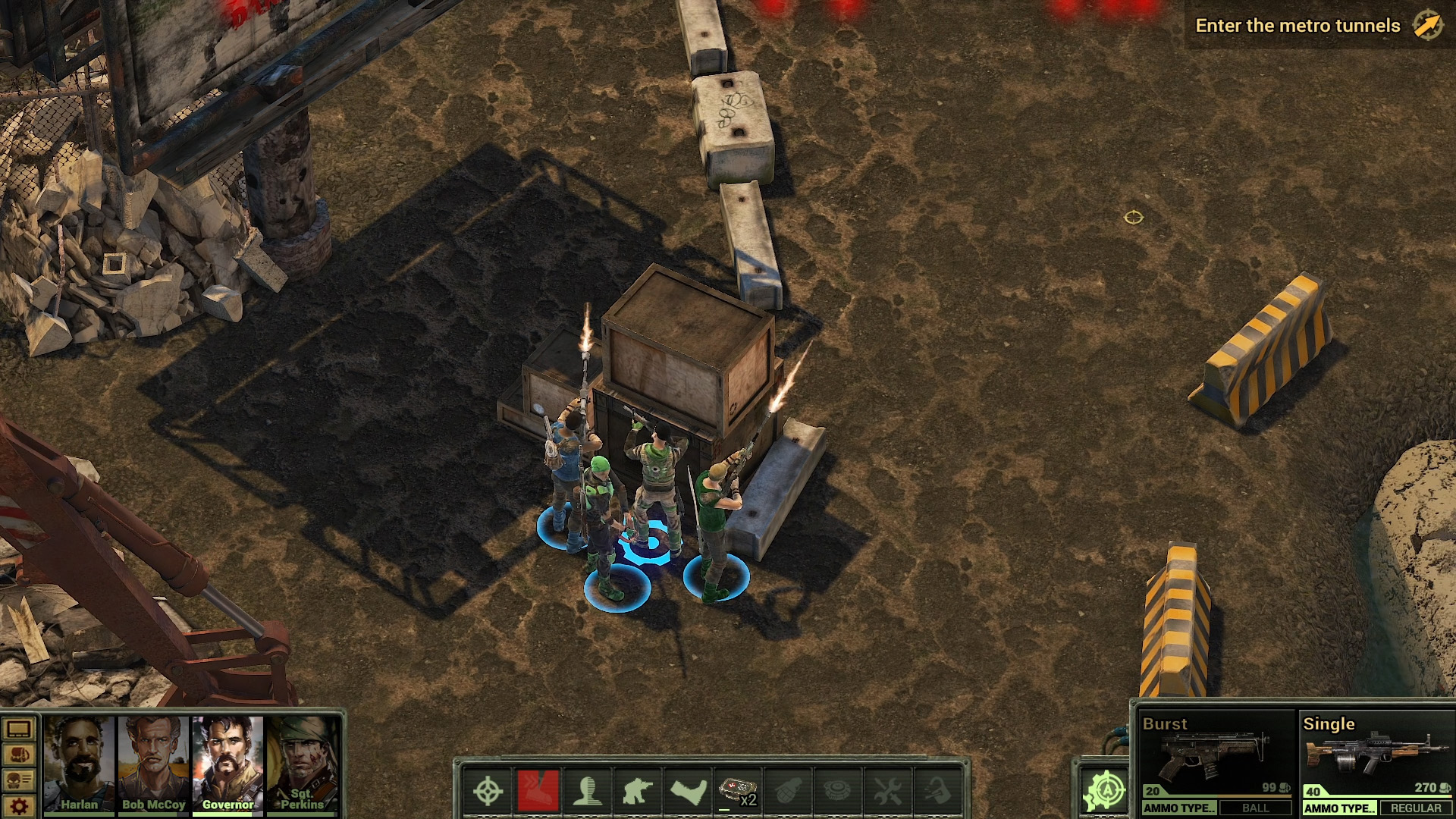
Task: Change the BALL ammo type
Action: 1255,808
